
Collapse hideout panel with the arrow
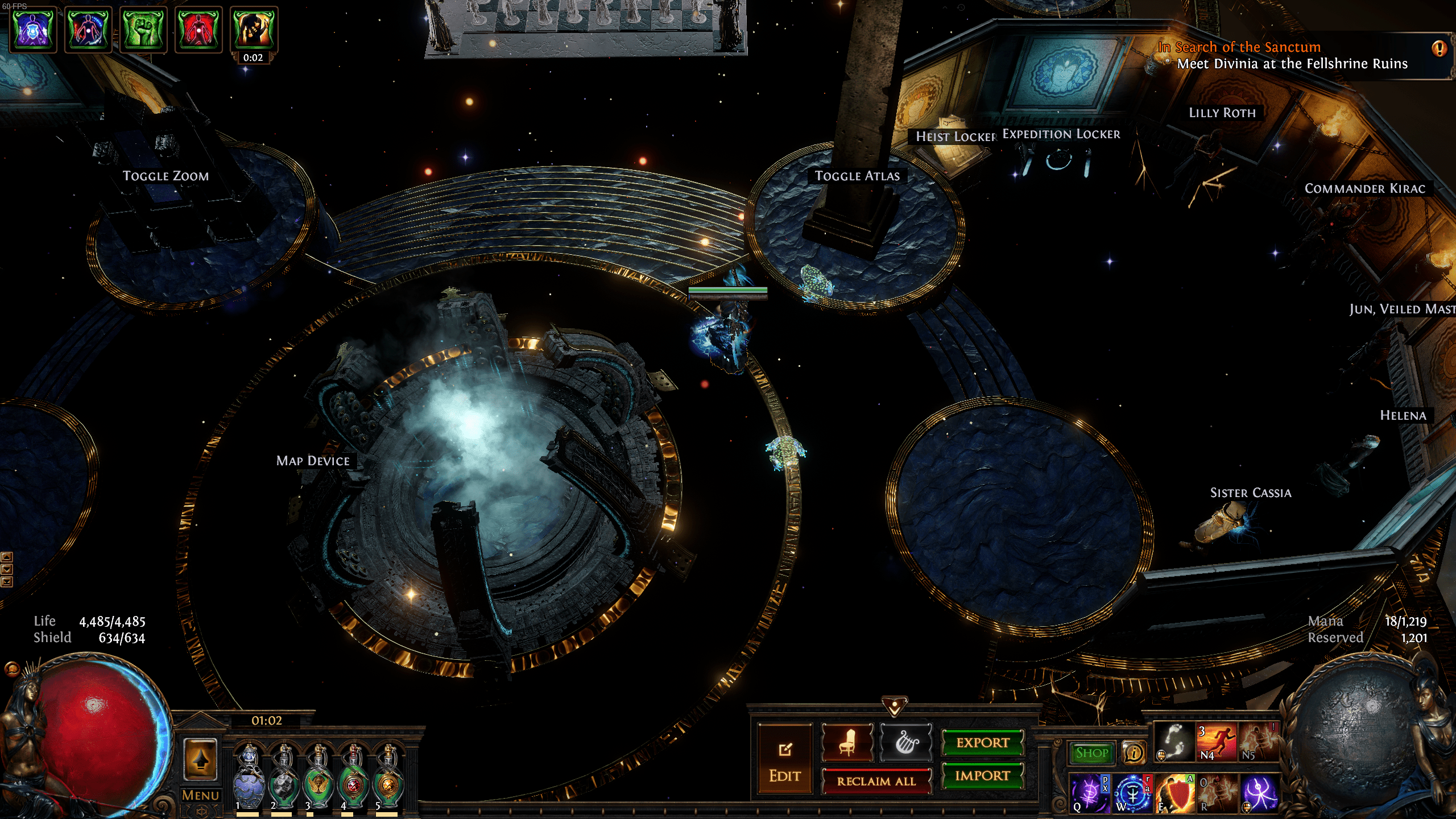click(894, 706)
